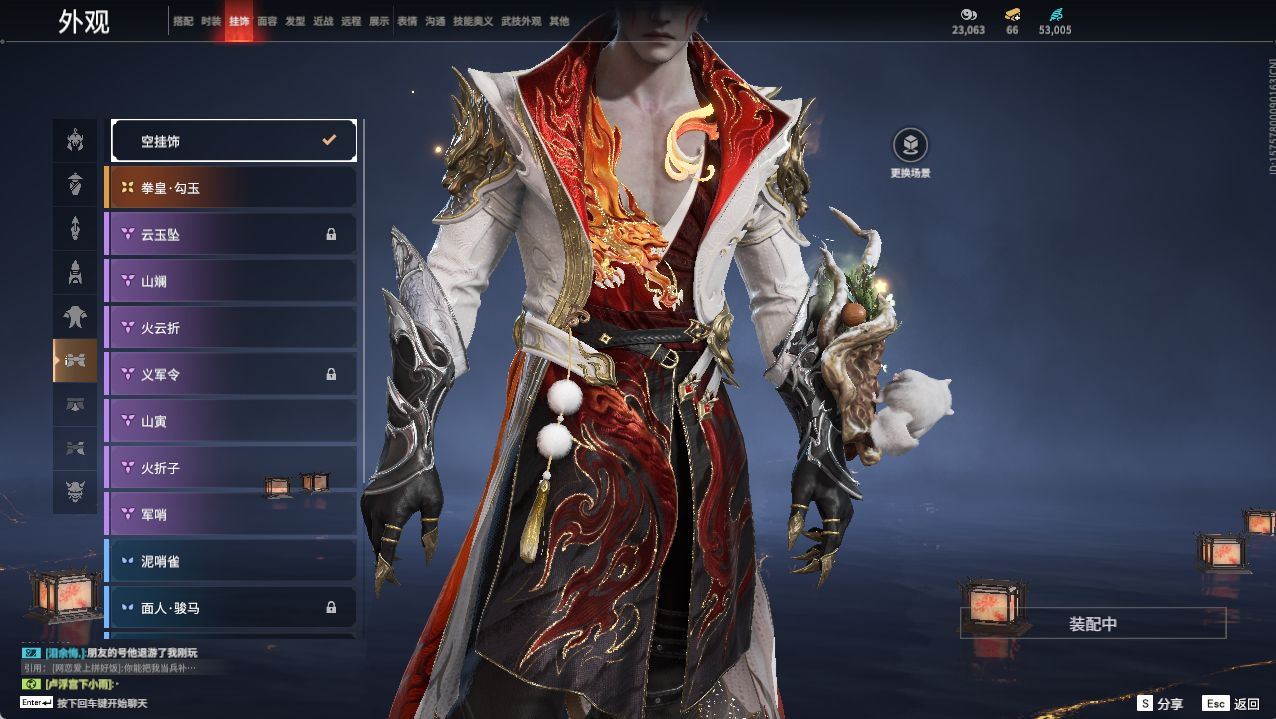1276x719 pixels.
Task: Open the 面容 face tab
Action: 267,21
